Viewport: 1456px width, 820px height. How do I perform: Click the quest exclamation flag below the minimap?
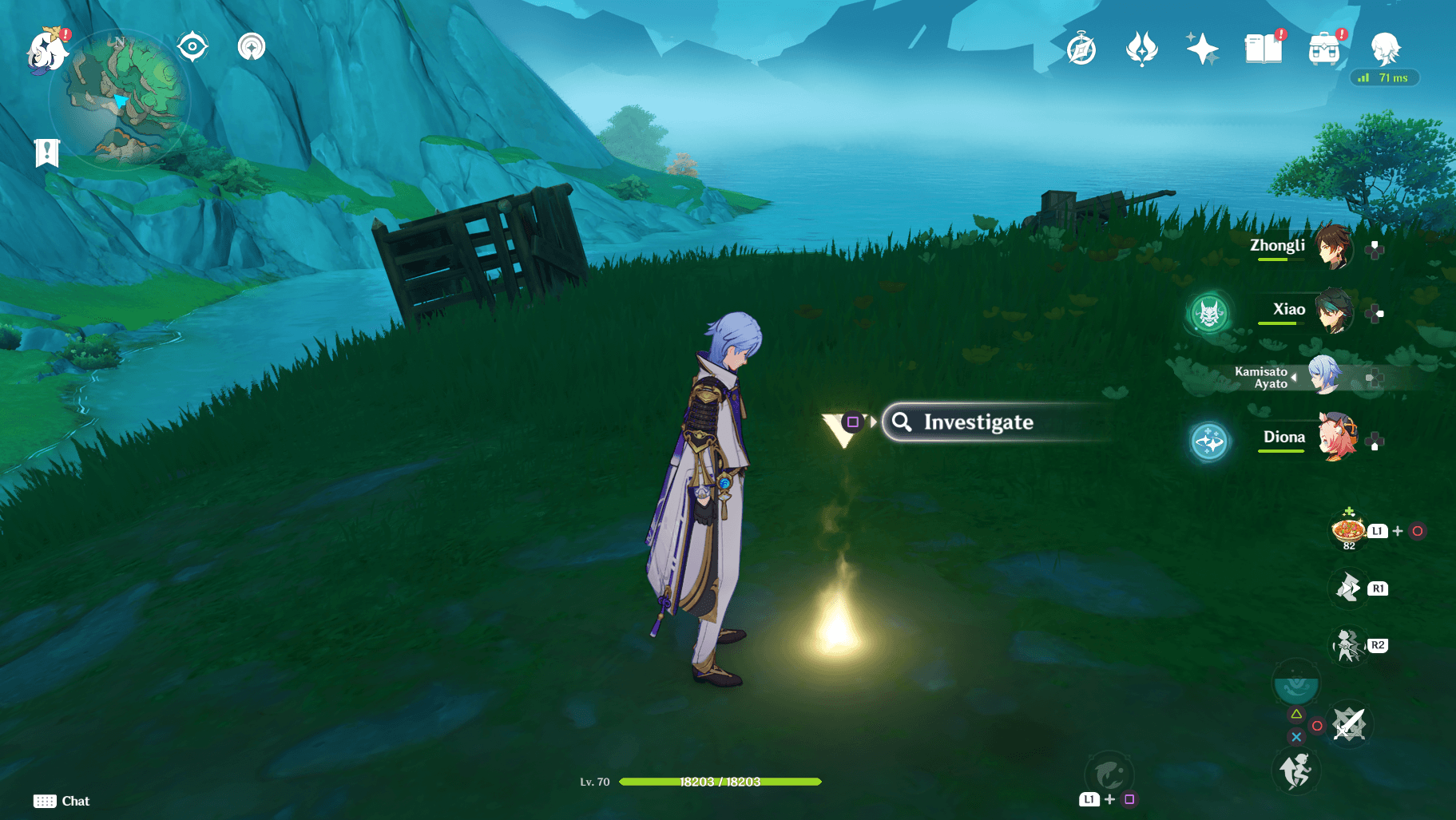click(x=47, y=151)
